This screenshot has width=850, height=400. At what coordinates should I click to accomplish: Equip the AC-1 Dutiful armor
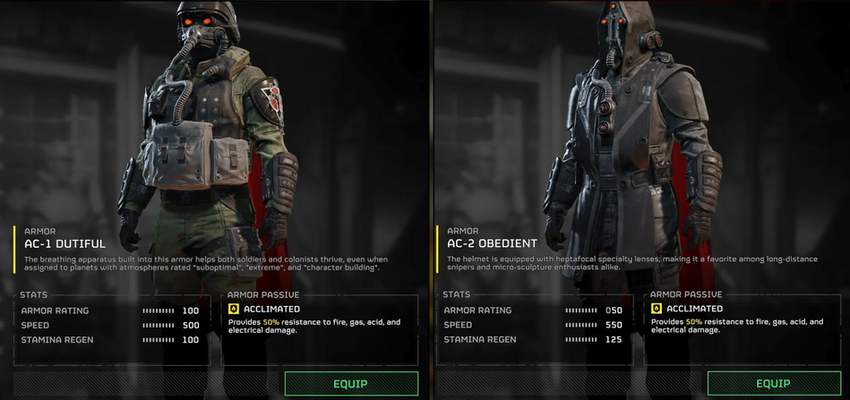[x=351, y=383]
